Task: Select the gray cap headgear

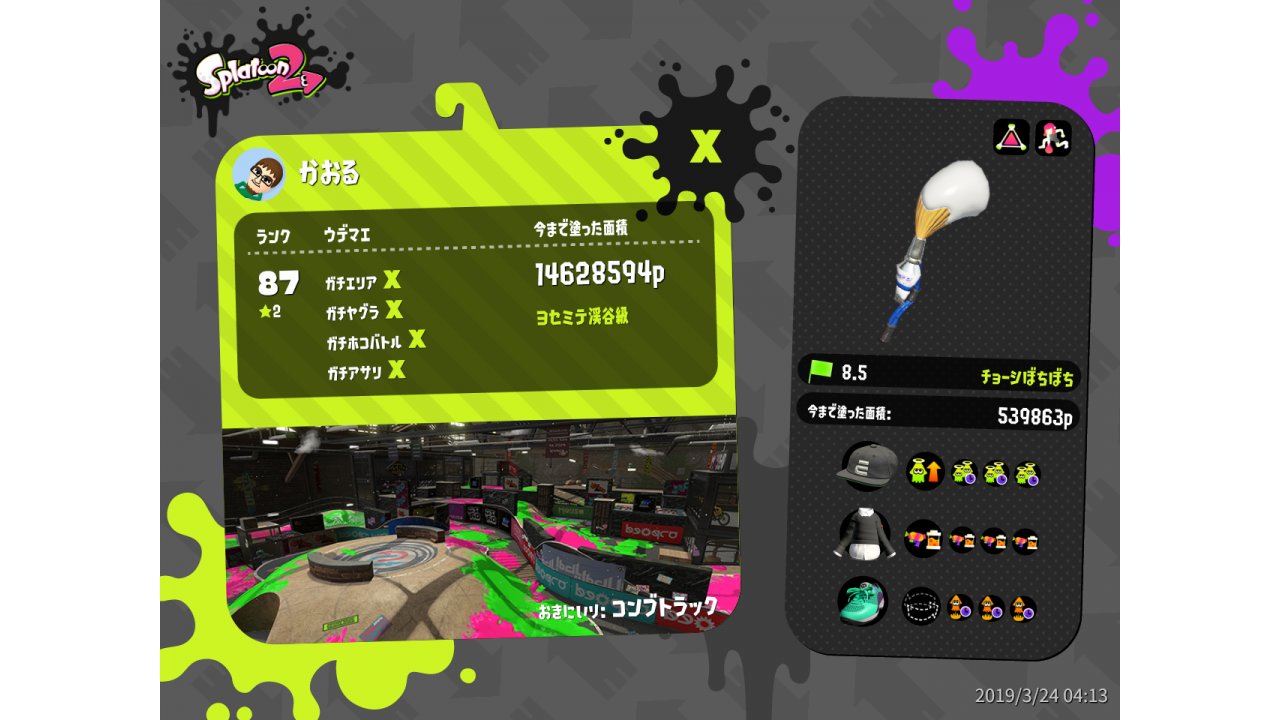Action: click(868, 466)
